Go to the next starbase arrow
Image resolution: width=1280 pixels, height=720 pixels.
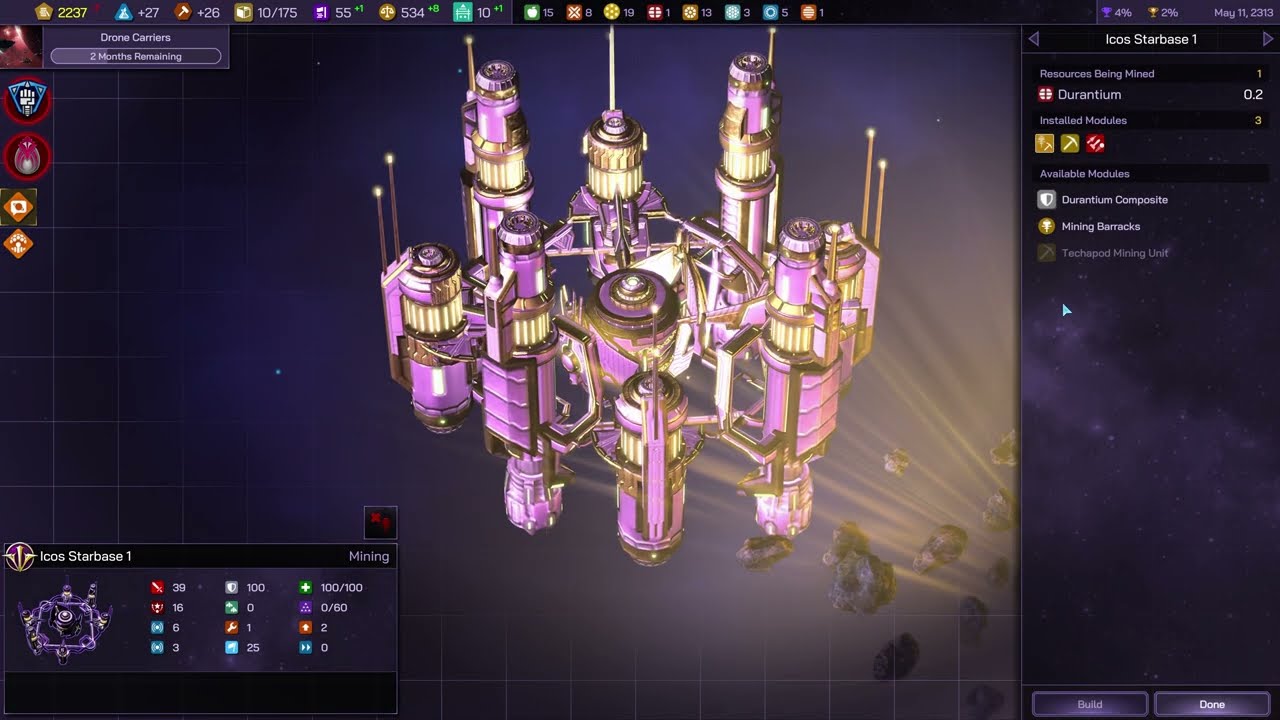point(1268,39)
